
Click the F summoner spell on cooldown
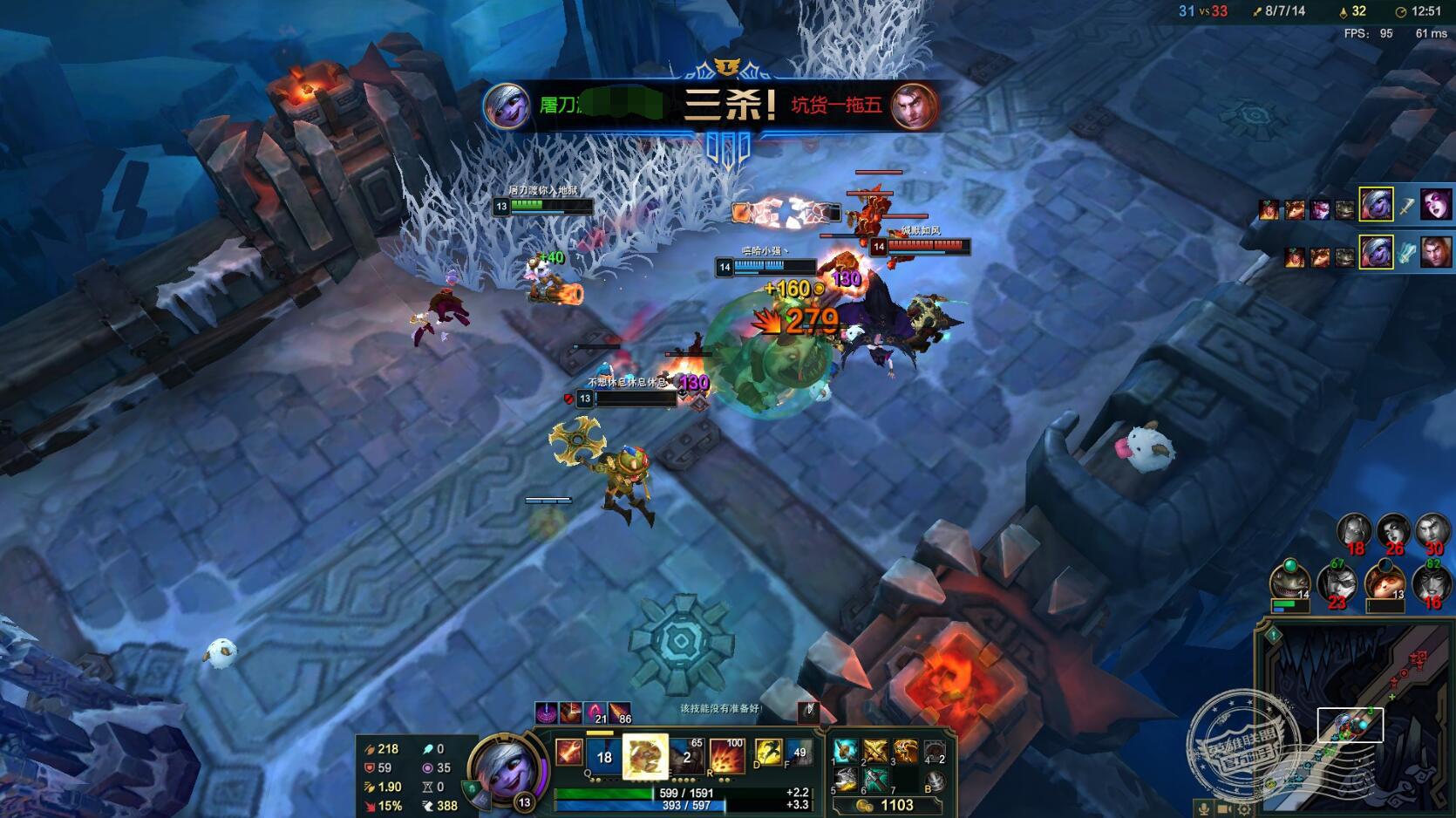click(x=798, y=752)
